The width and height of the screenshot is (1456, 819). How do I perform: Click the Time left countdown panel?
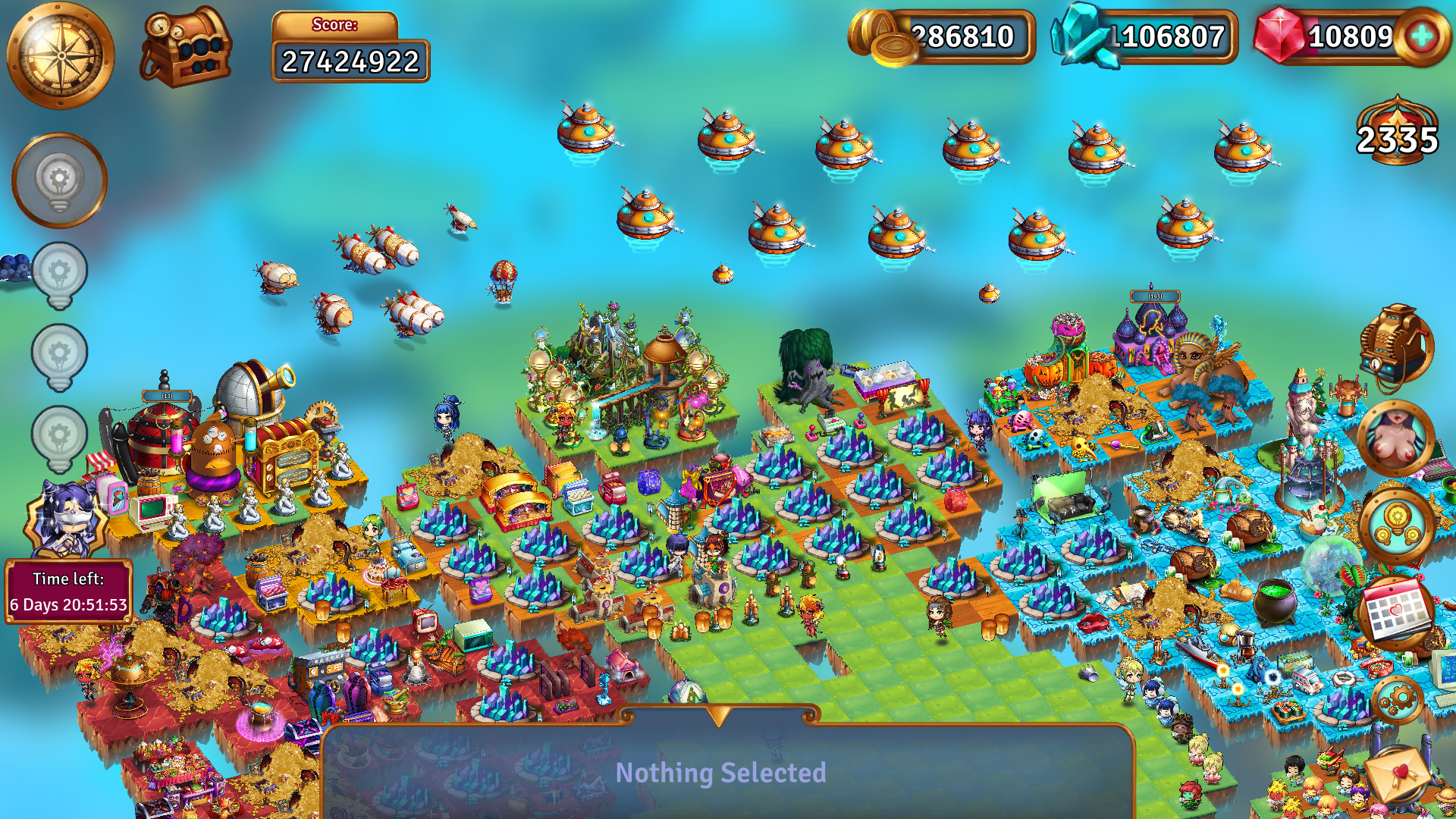tap(68, 591)
